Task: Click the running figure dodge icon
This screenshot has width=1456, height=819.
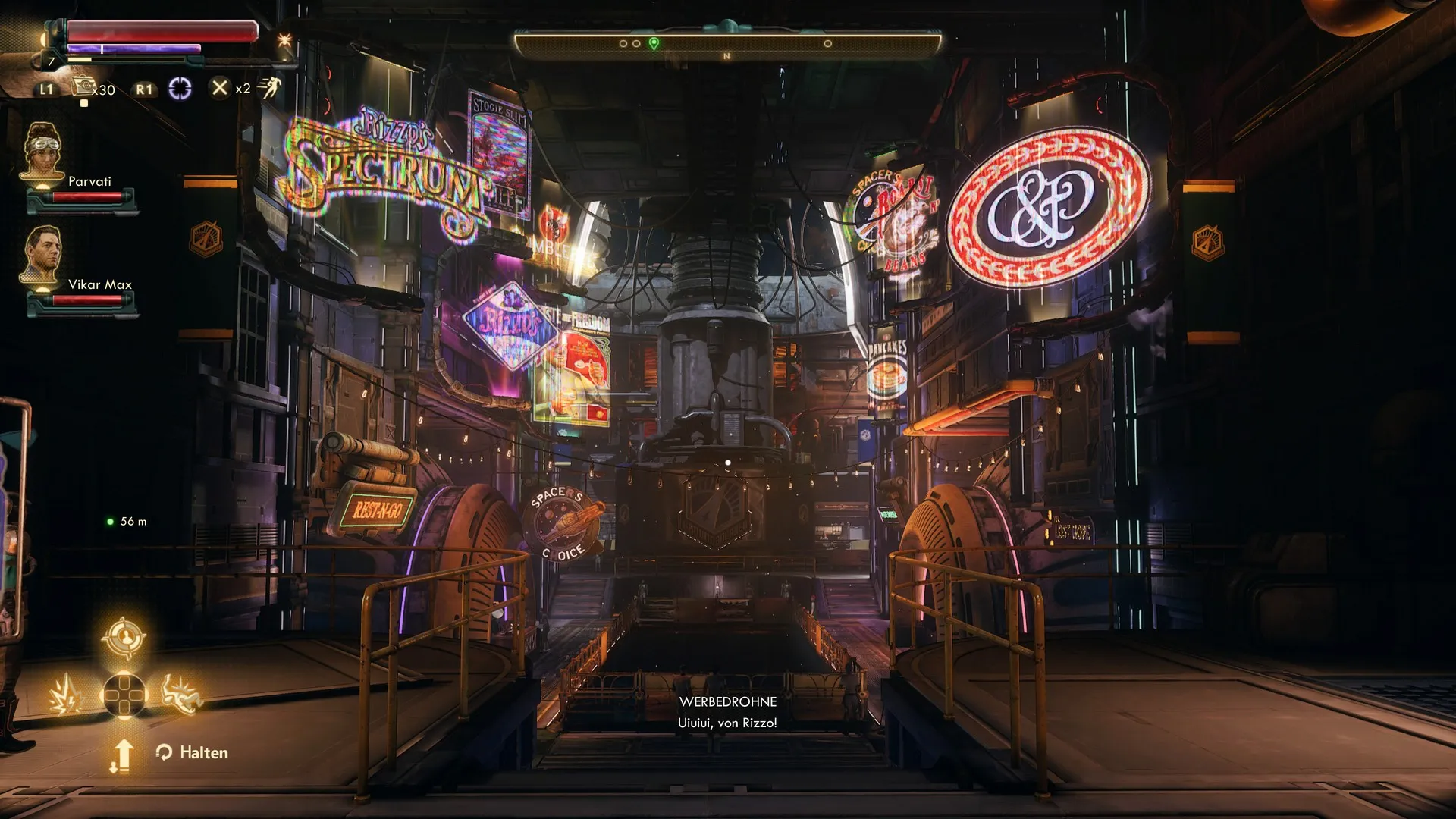Action: click(268, 88)
